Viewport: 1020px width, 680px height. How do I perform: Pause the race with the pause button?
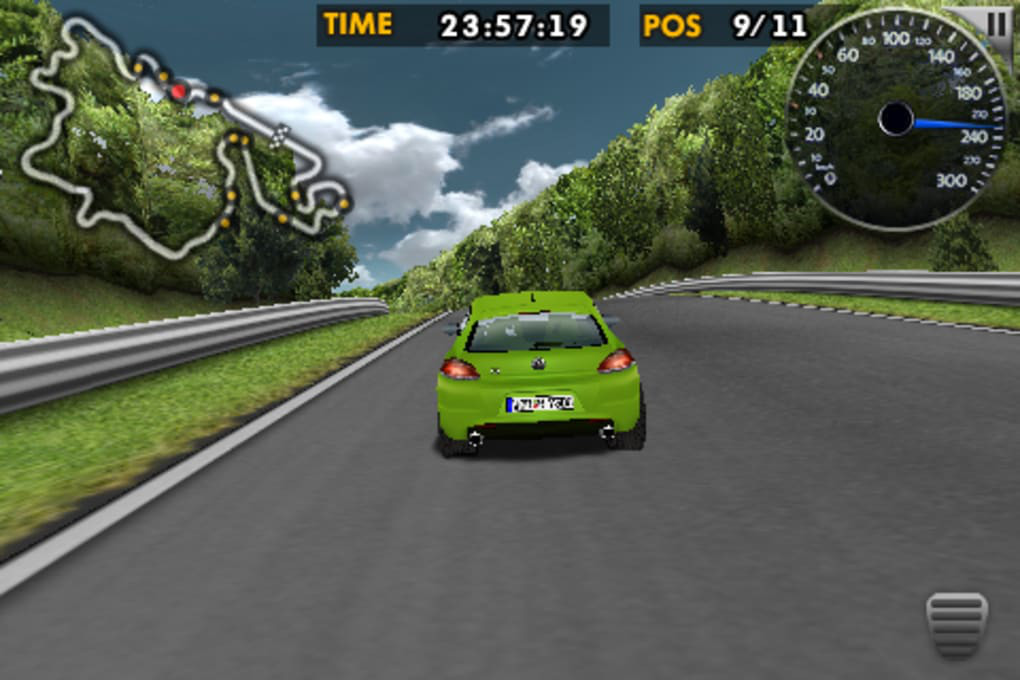click(x=998, y=24)
